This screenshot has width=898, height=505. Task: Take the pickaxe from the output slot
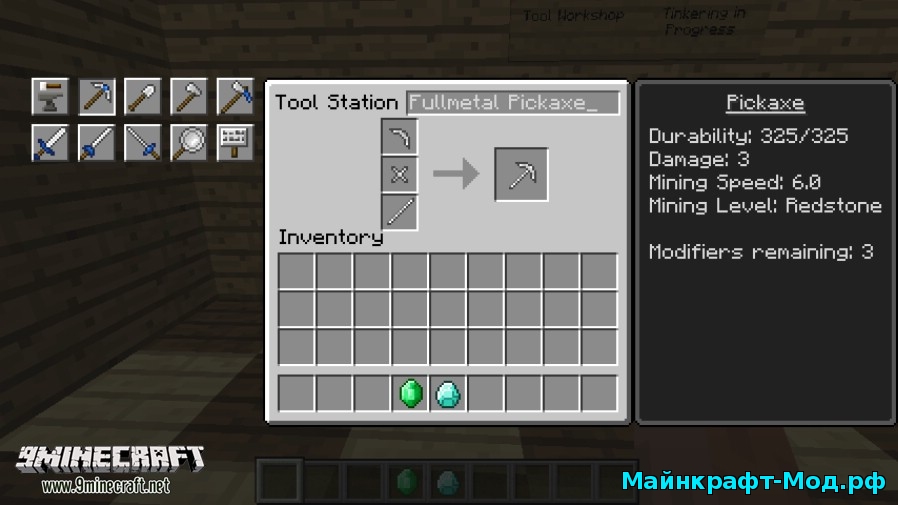(521, 175)
